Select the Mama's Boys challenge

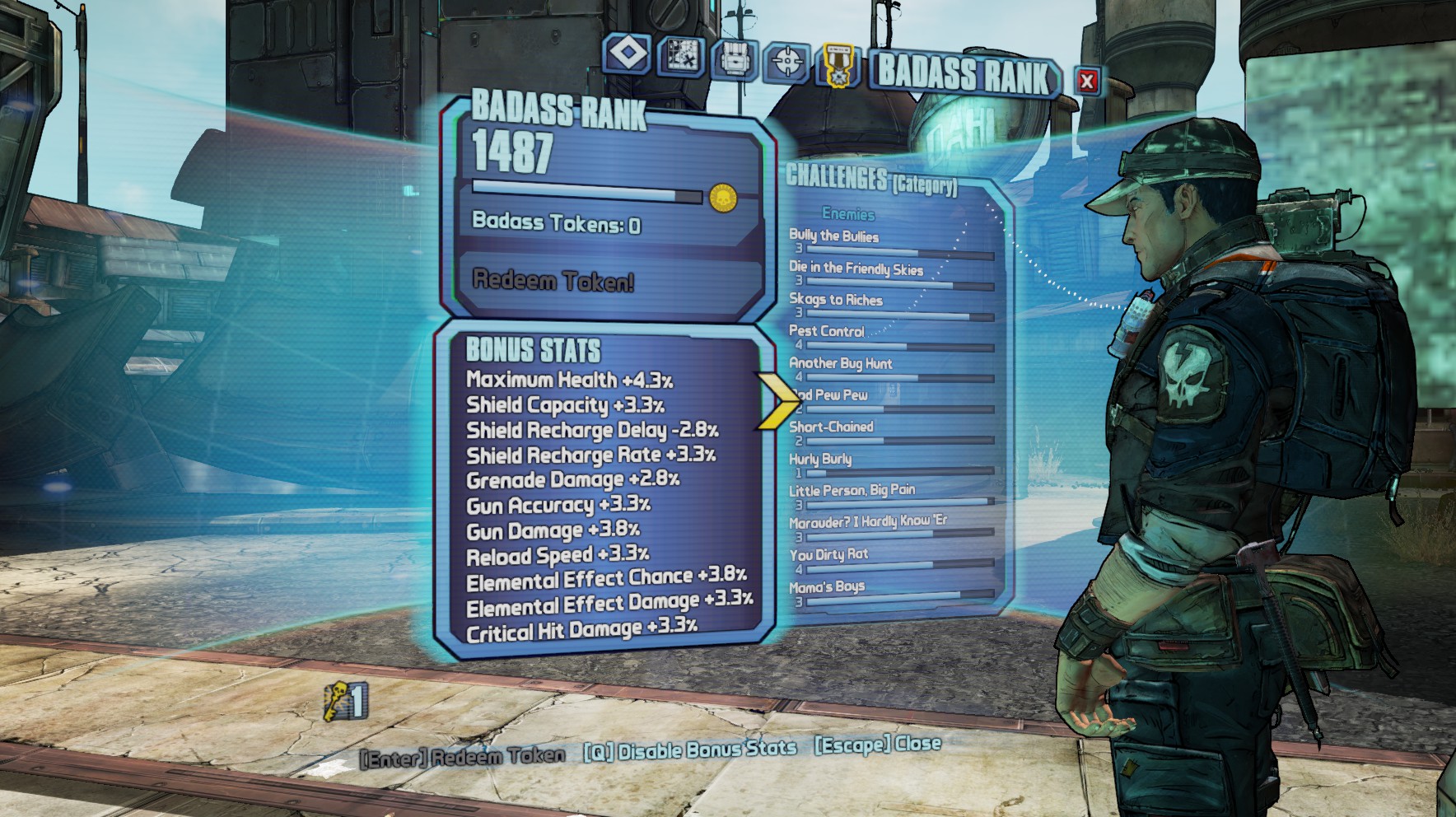click(x=827, y=586)
